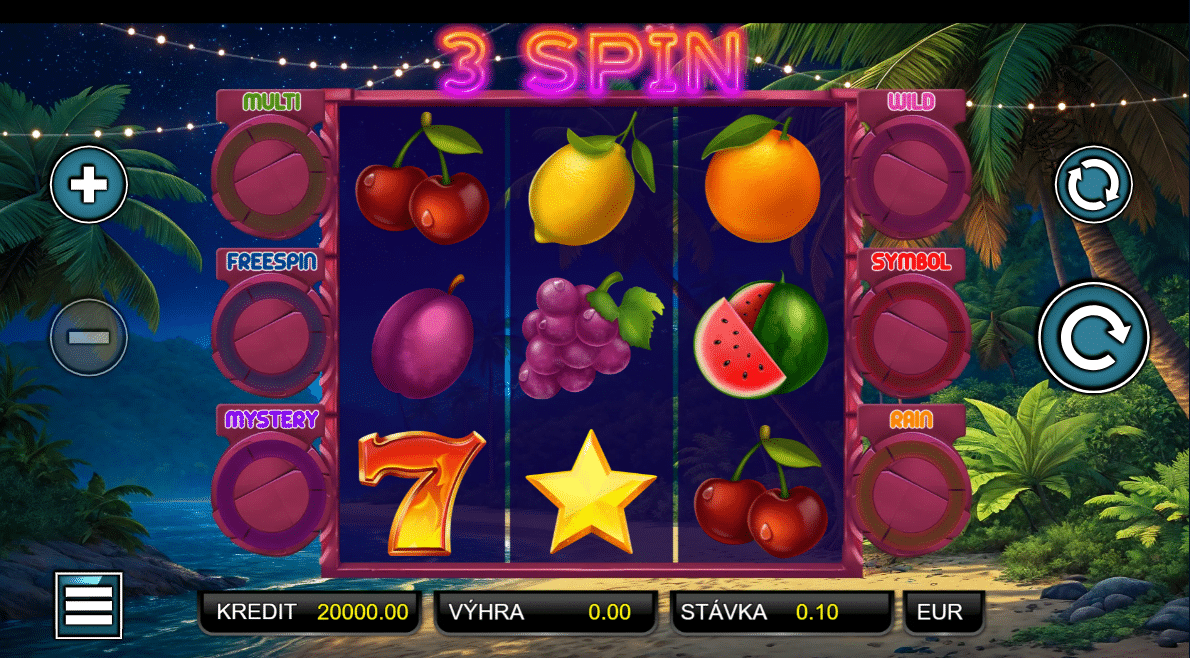Click the EUR currency button

943,612
